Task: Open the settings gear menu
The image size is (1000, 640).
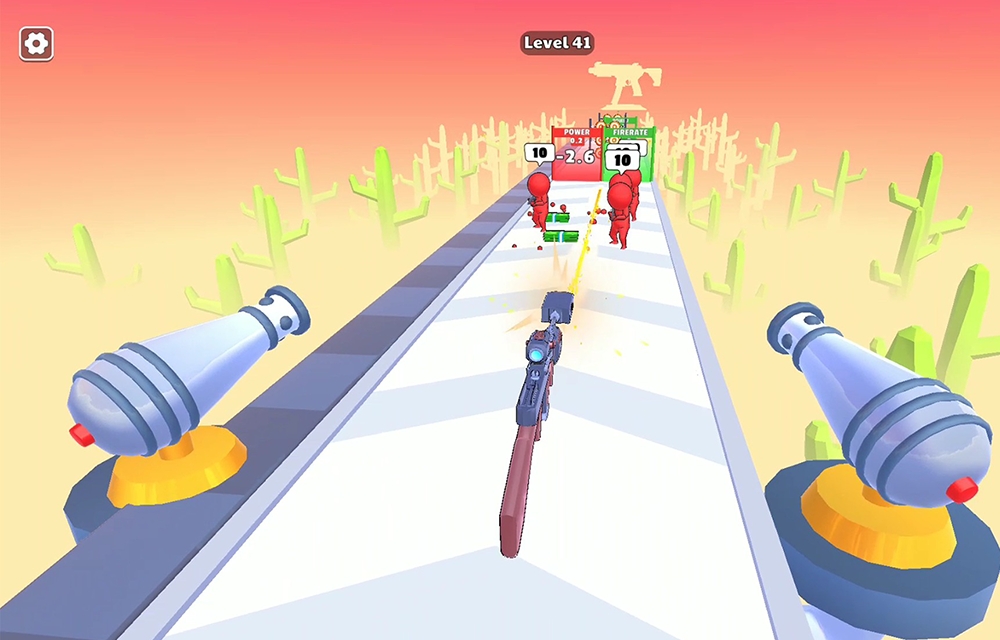Action: click(x=37, y=43)
